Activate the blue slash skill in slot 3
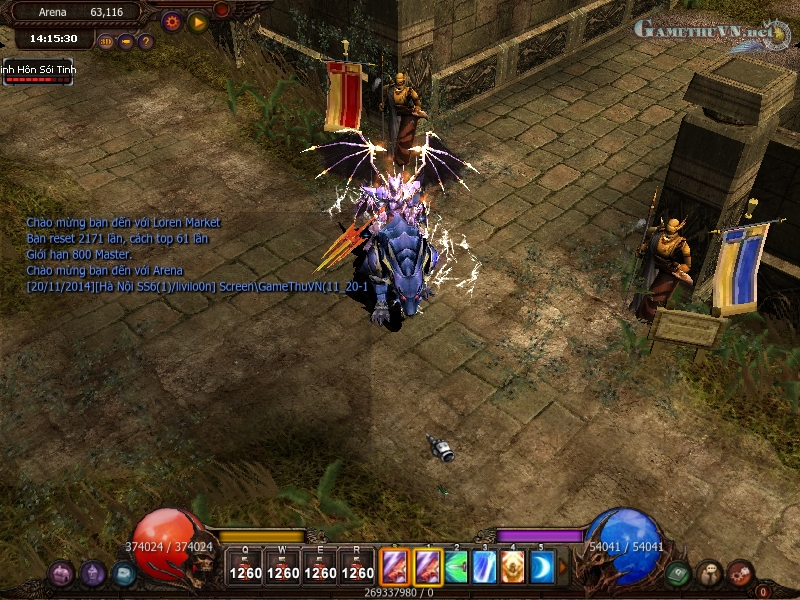The width and height of the screenshot is (800, 600). tap(485, 567)
